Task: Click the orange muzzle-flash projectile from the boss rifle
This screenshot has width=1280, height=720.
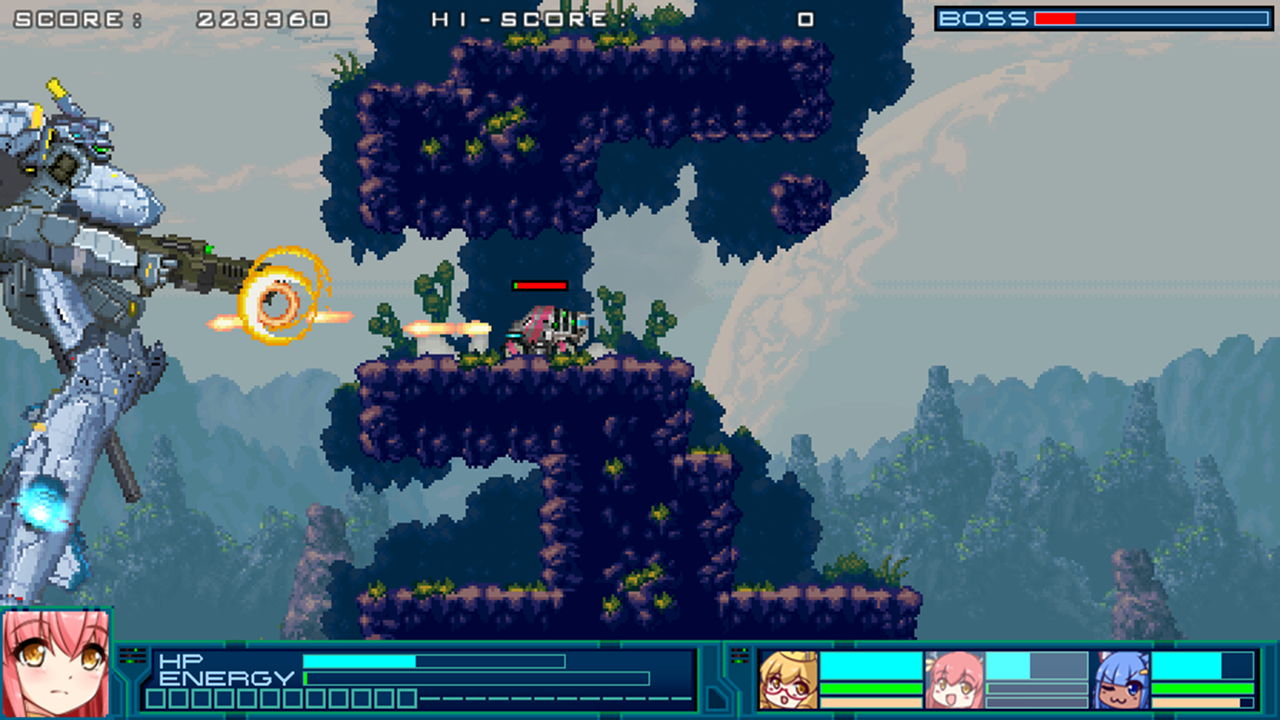Action: point(280,300)
